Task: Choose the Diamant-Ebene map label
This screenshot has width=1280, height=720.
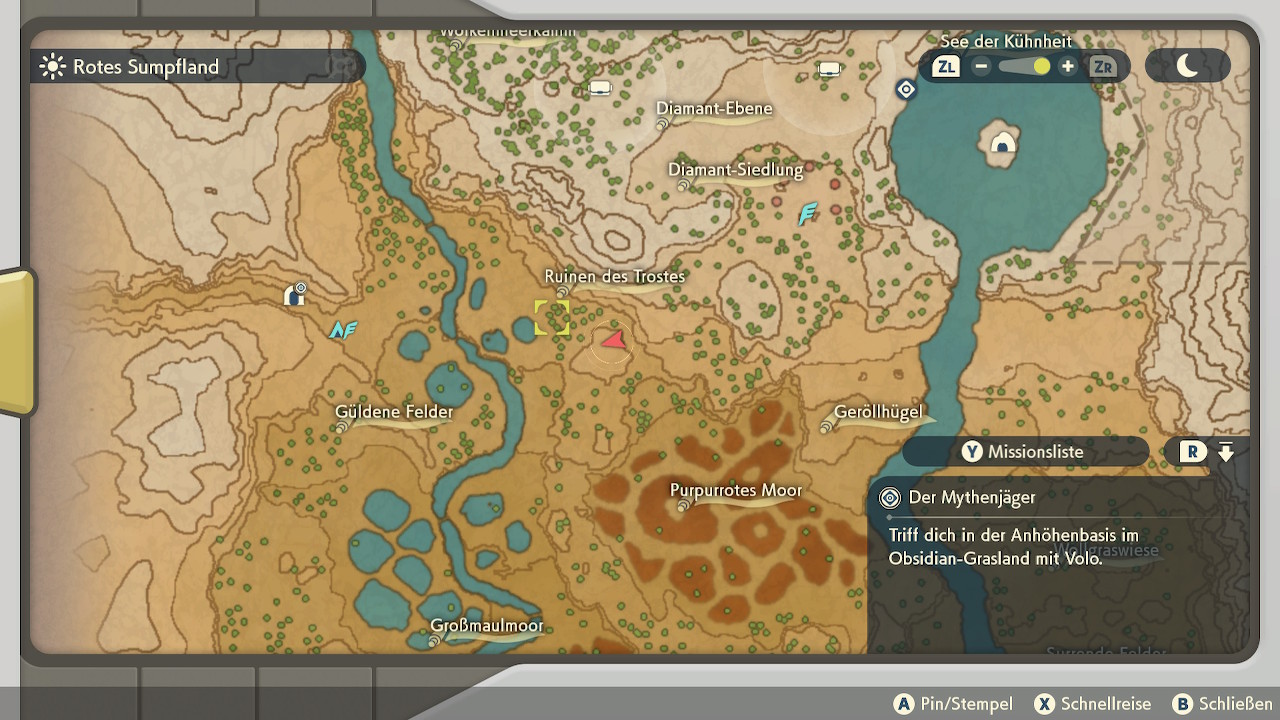Action: (x=714, y=109)
